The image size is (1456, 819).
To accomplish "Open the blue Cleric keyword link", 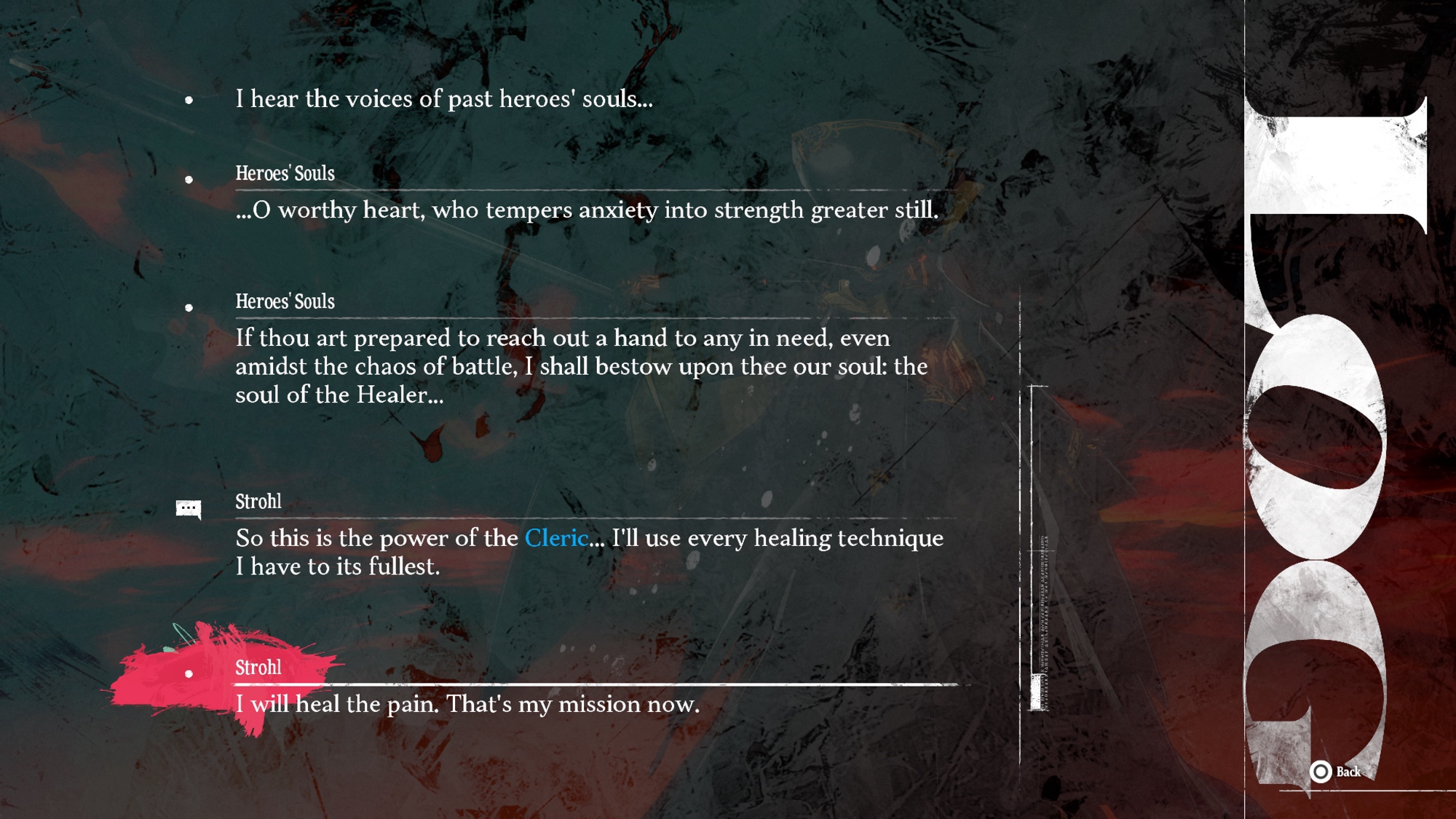I will point(556,539).
